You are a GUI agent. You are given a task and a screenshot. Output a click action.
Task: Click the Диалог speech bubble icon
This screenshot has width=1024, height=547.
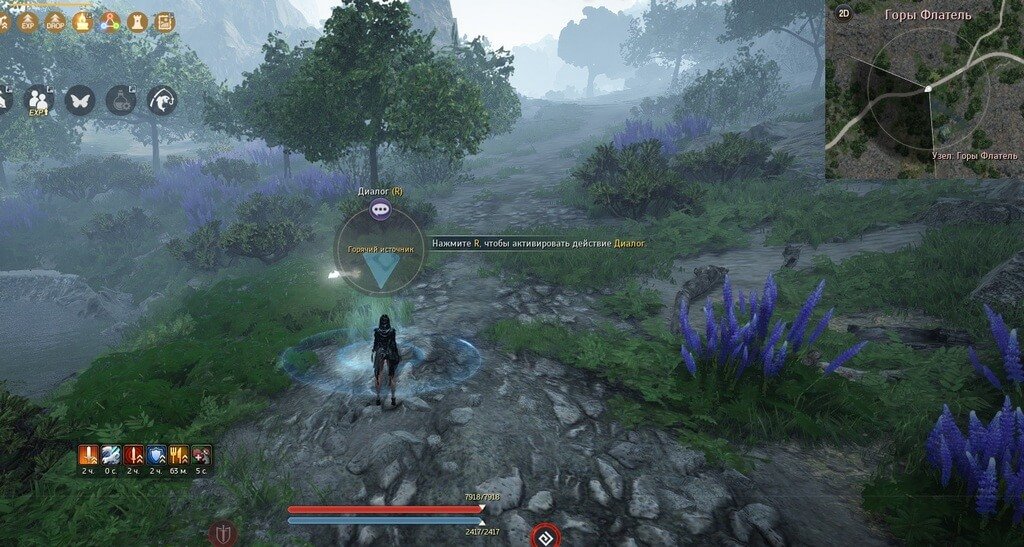380,209
